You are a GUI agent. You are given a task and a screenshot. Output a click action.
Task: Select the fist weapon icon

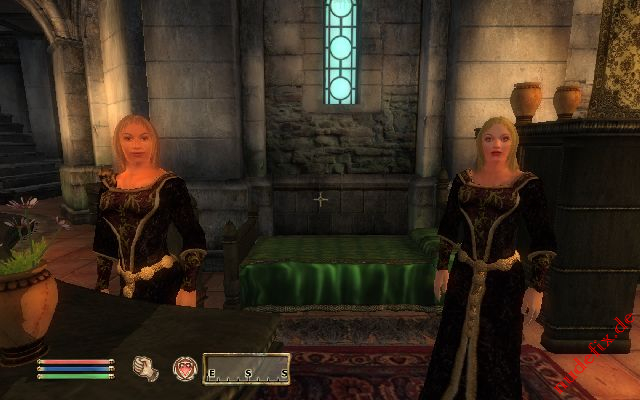(x=146, y=369)
